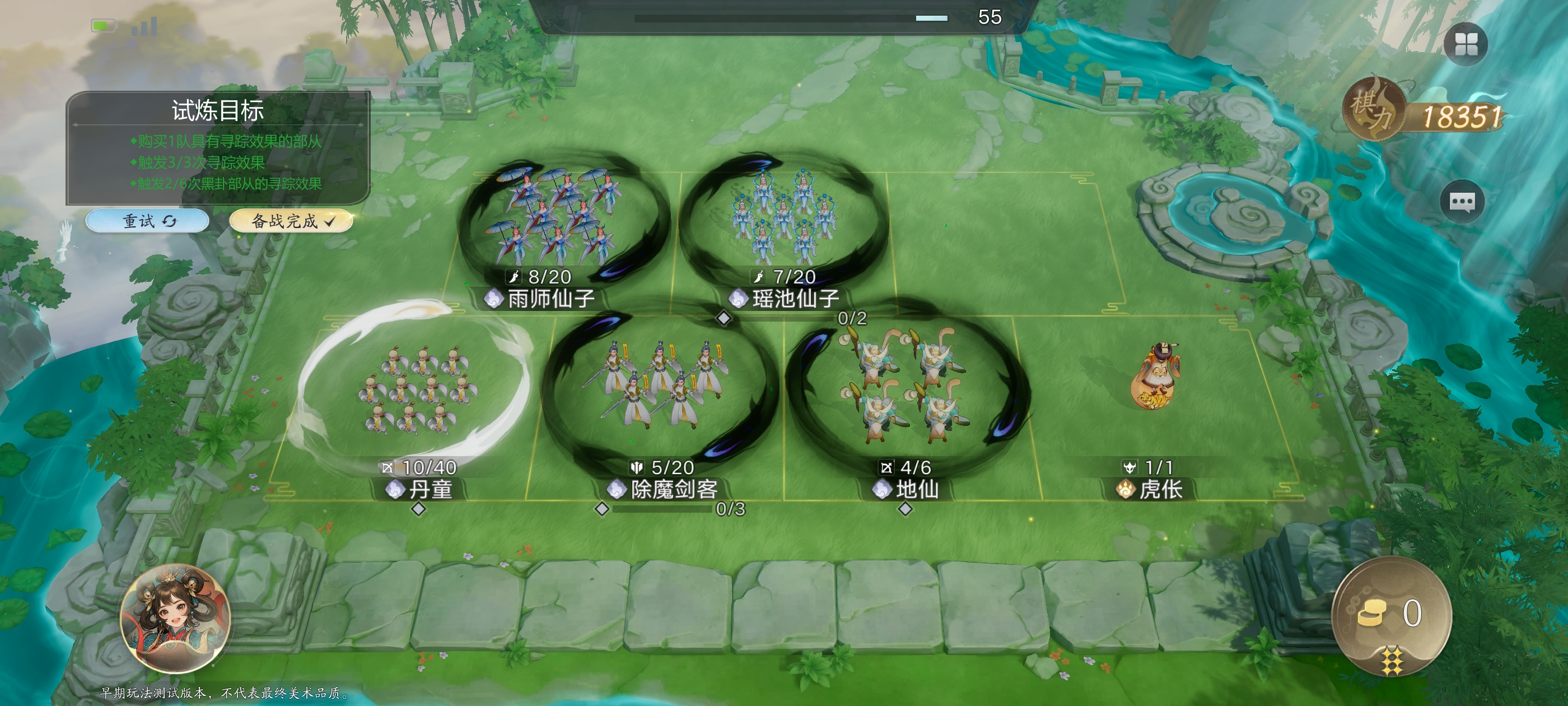1568x706 pixels.
Task: Select the shield icon beside 除魔剑客's count
Action: click(637, 467)
